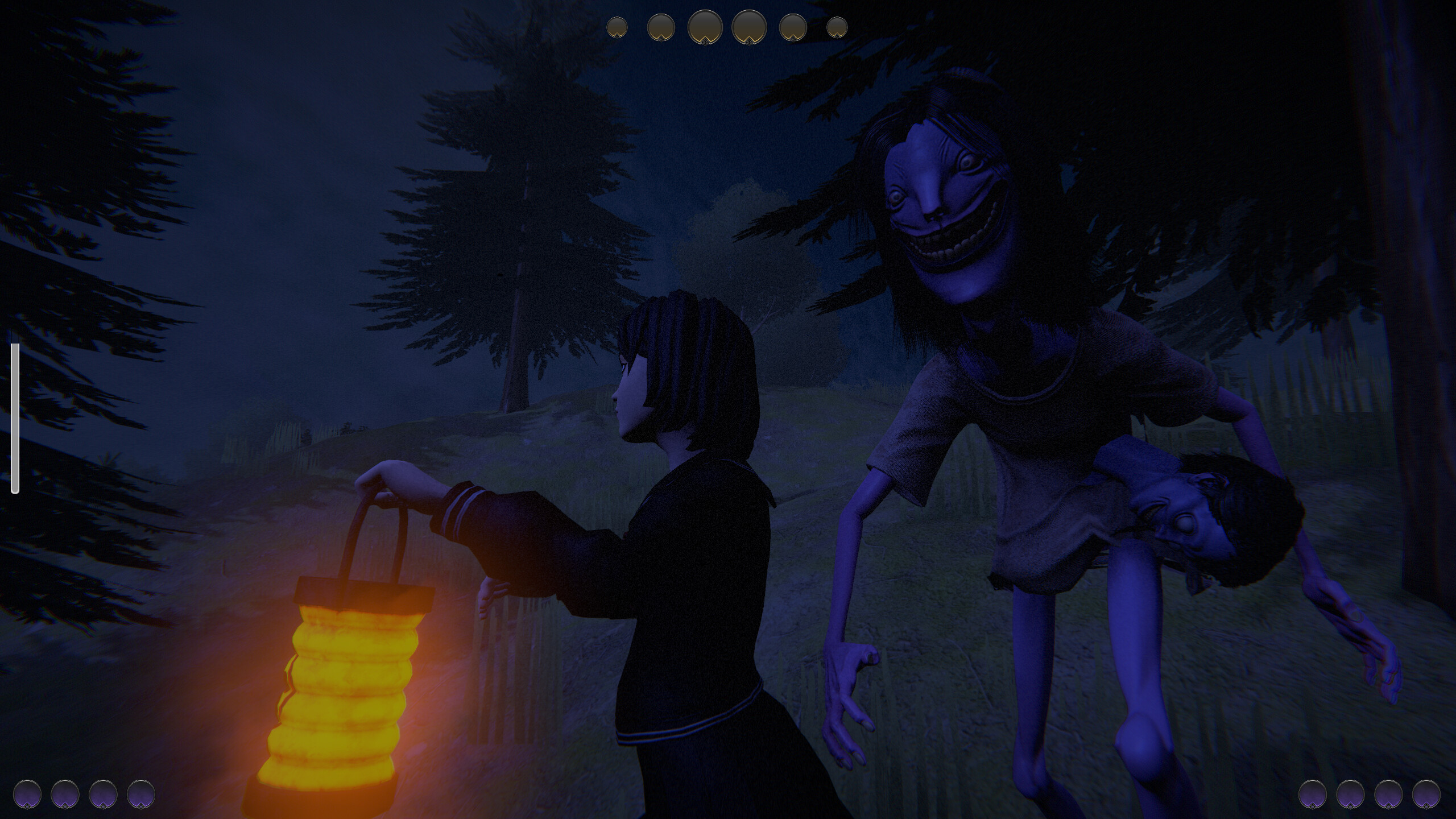
Task: Click the fifth gold circular icon at top
Action: point(793,27)
